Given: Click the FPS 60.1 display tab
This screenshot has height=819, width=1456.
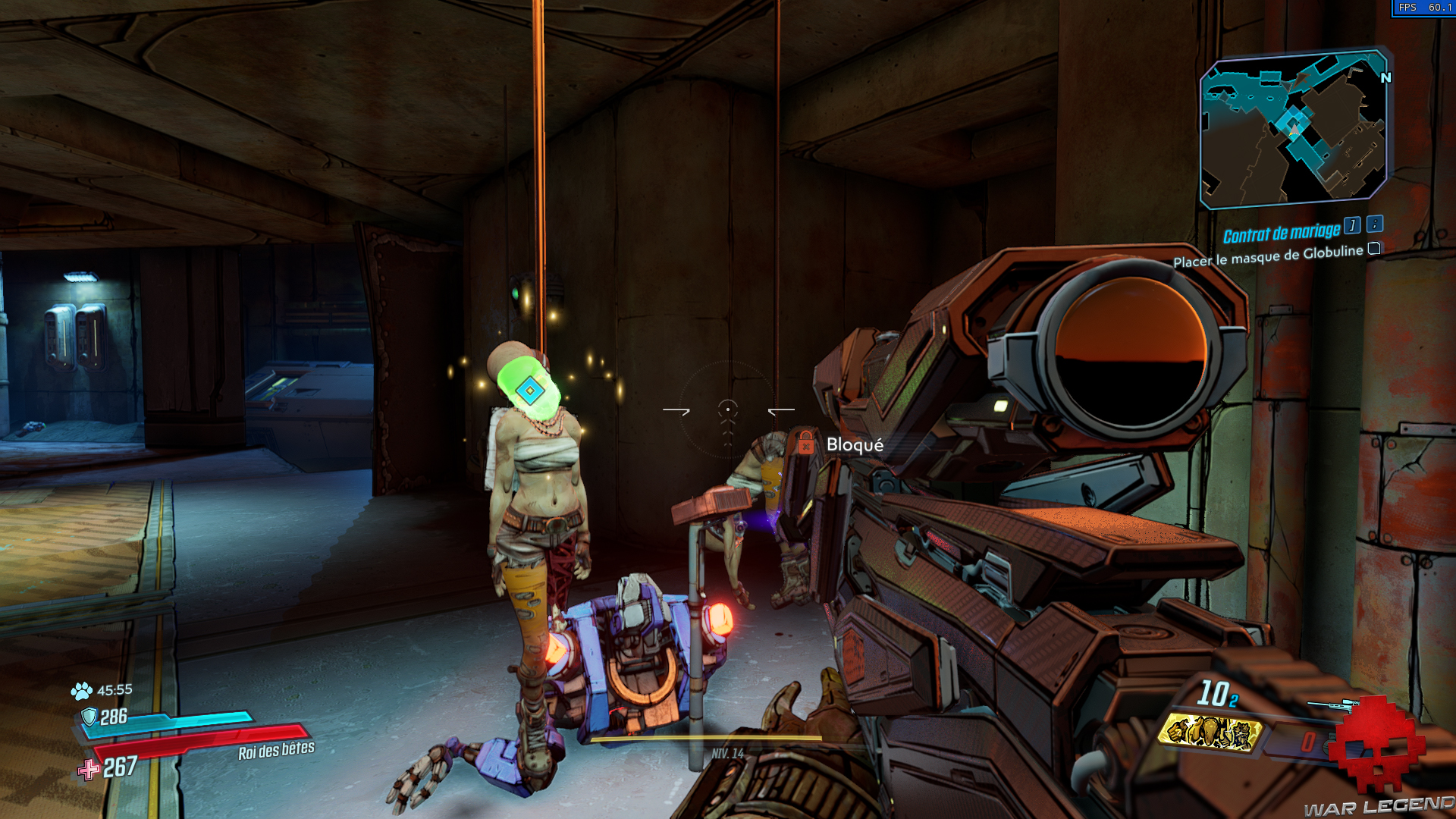Looking at the screenshot, I should pyautogui.click(x=1426, y=6).
